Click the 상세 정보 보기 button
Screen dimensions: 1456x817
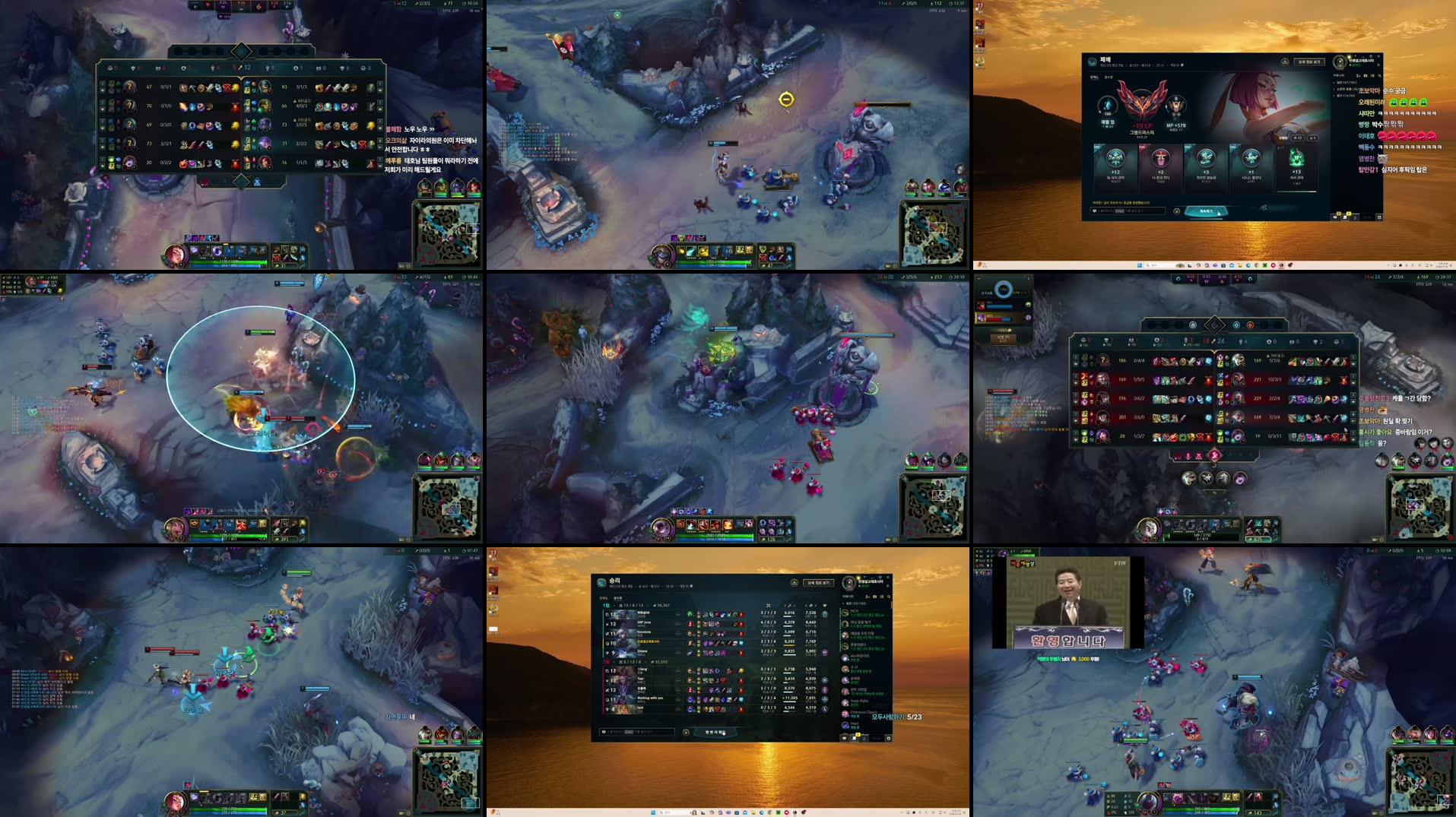[1311, 62]
